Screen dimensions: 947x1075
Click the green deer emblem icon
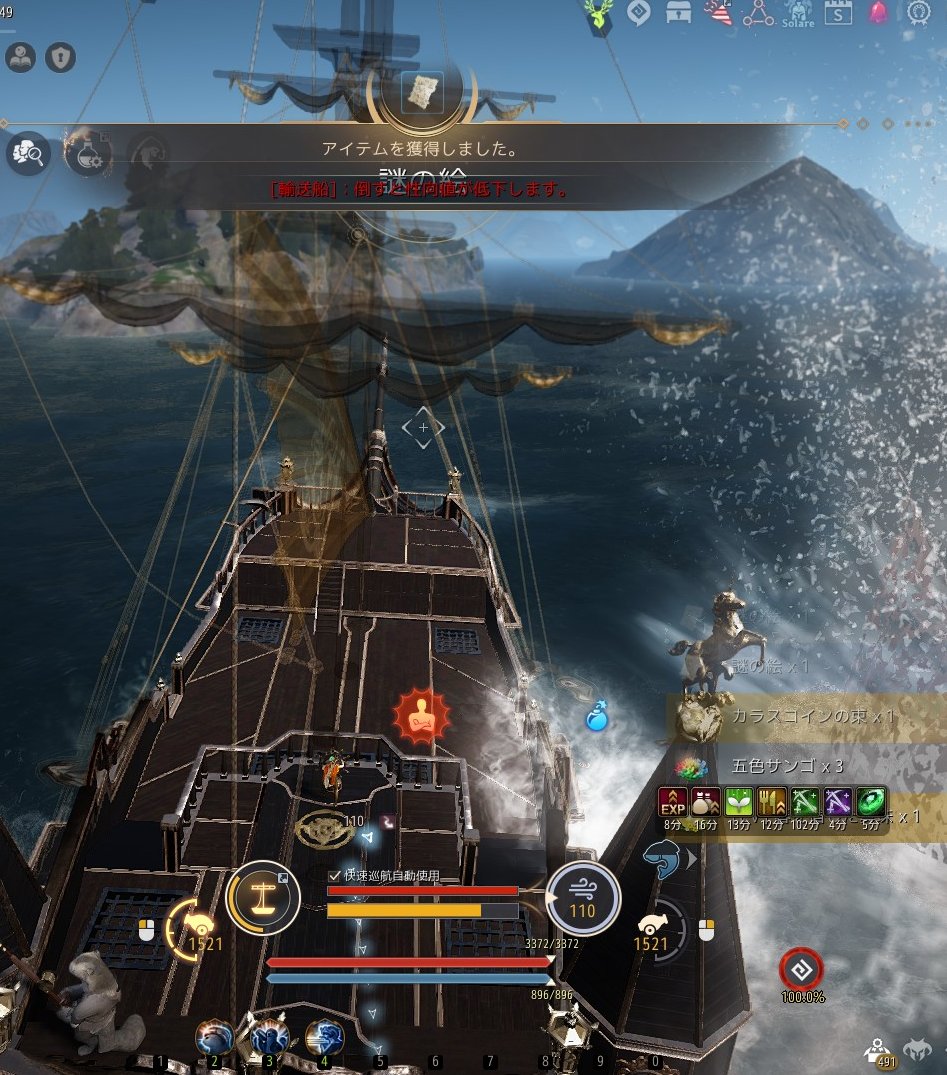click(x=599, y=17)
